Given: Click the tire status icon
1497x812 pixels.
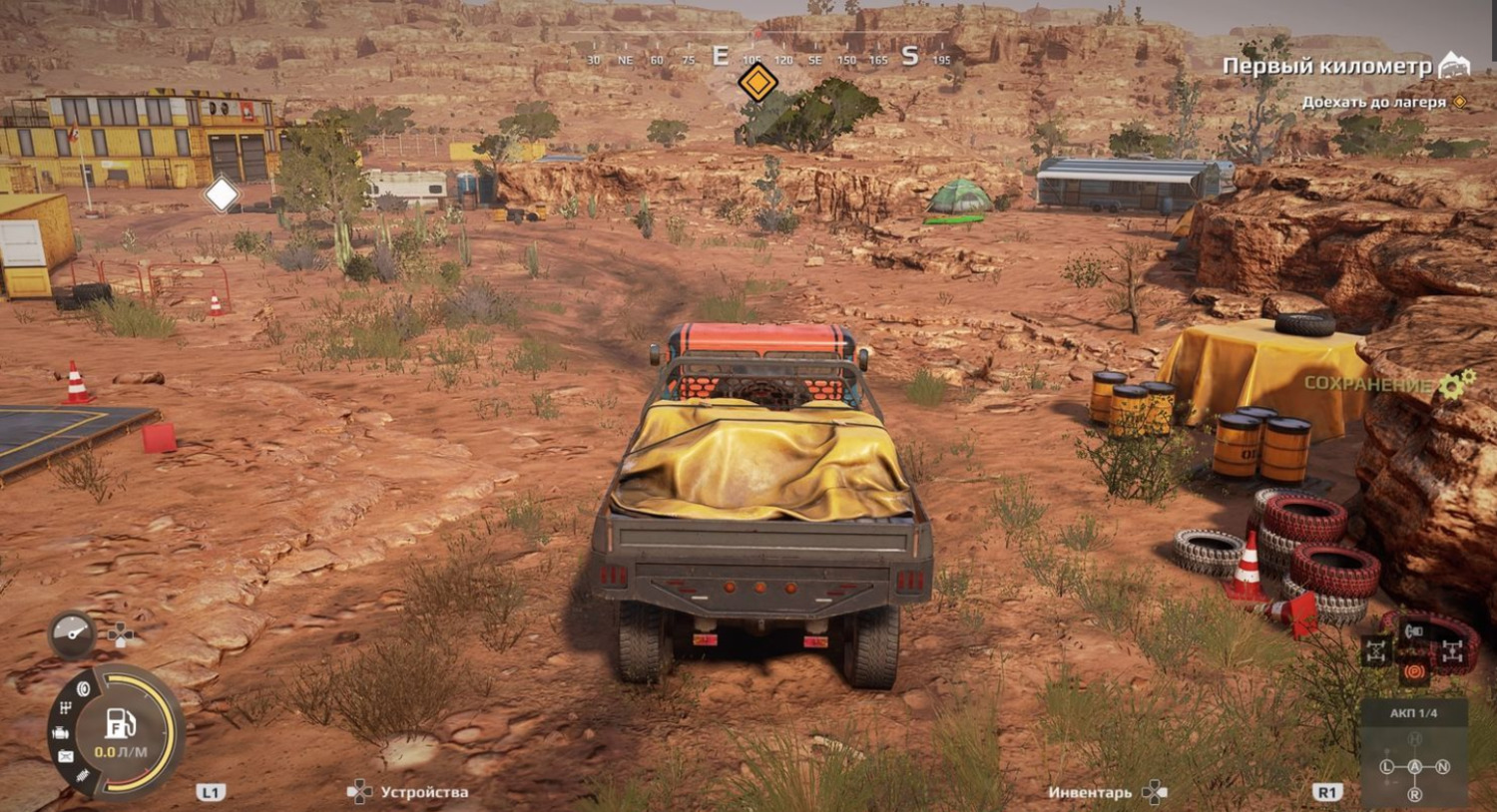Looking at the screenshot, I should 83,689.
